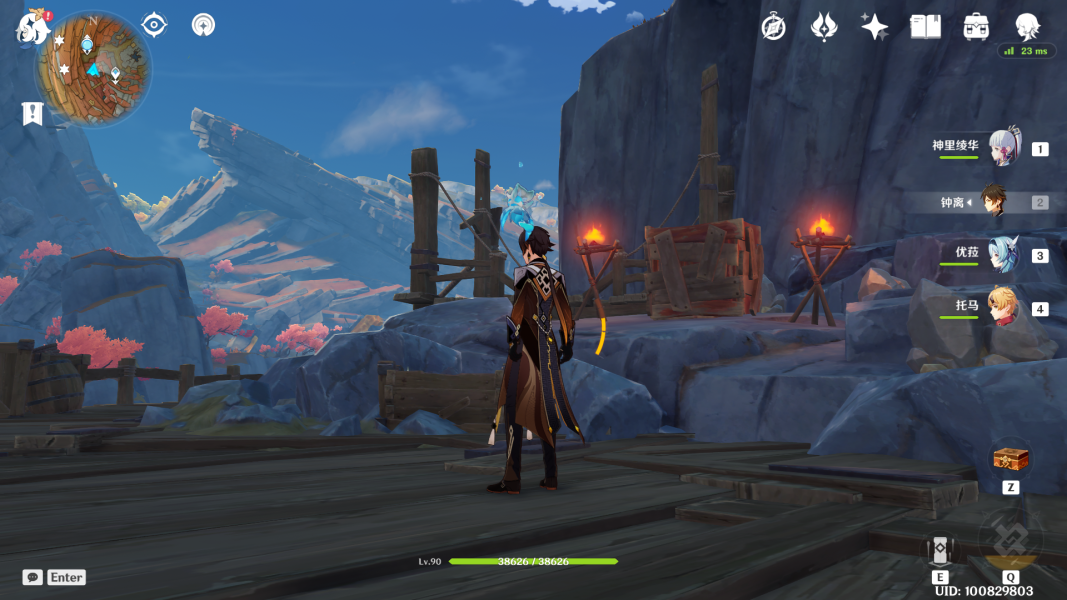Use the treasure chest gadget
The height and width of the screenshot is (600, 1067).
[x=1010, y=460]
